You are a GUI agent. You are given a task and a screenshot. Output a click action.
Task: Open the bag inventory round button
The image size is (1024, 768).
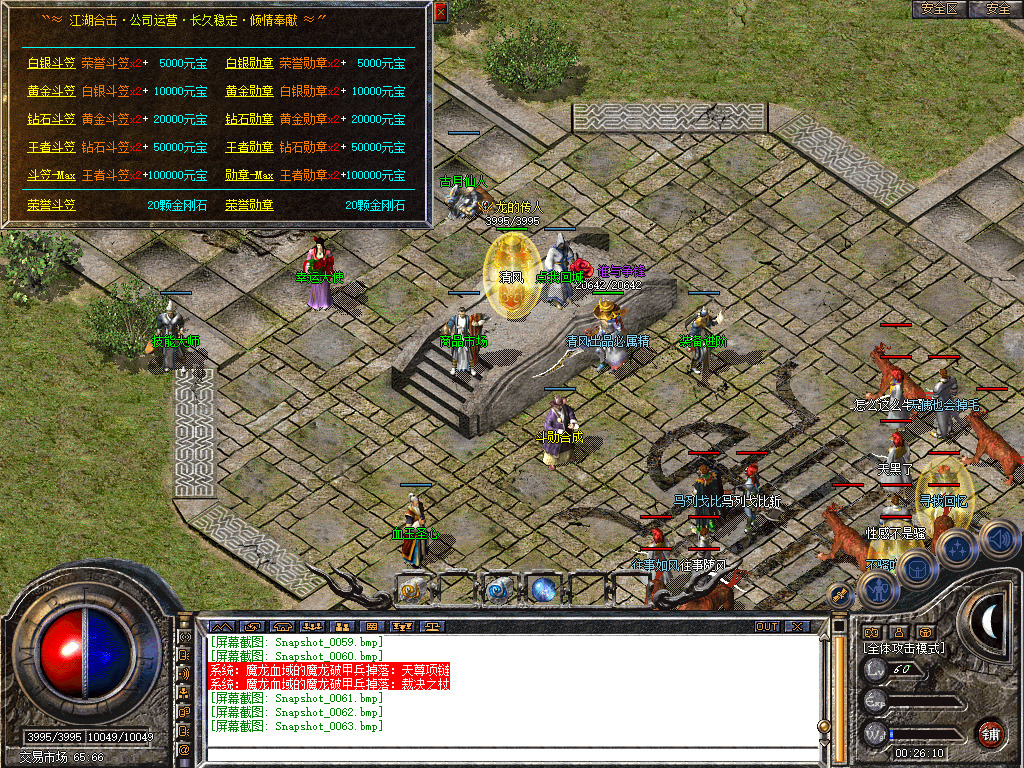[x=916, y=568]
